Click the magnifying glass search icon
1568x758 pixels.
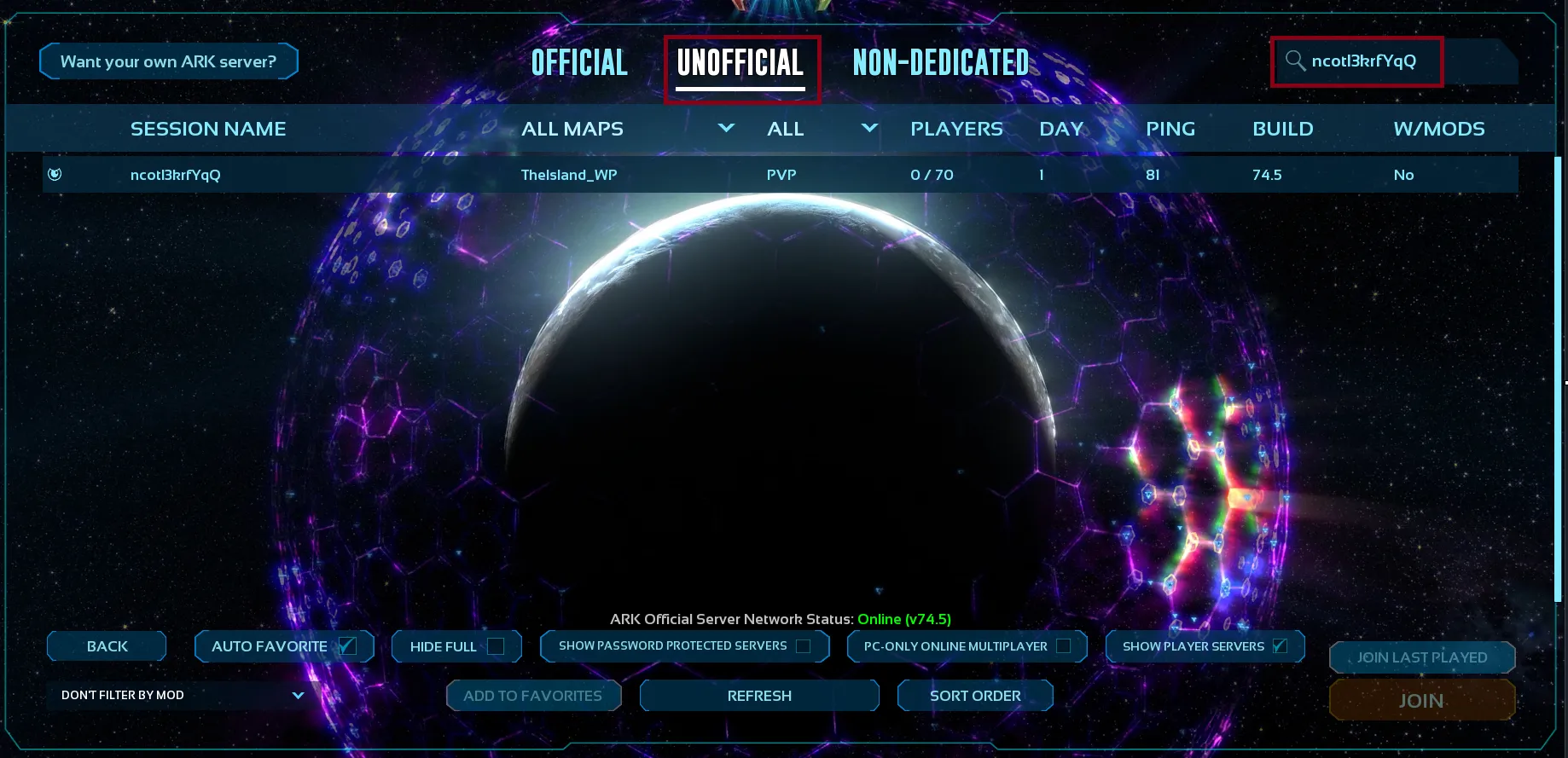pos(1295,61)
